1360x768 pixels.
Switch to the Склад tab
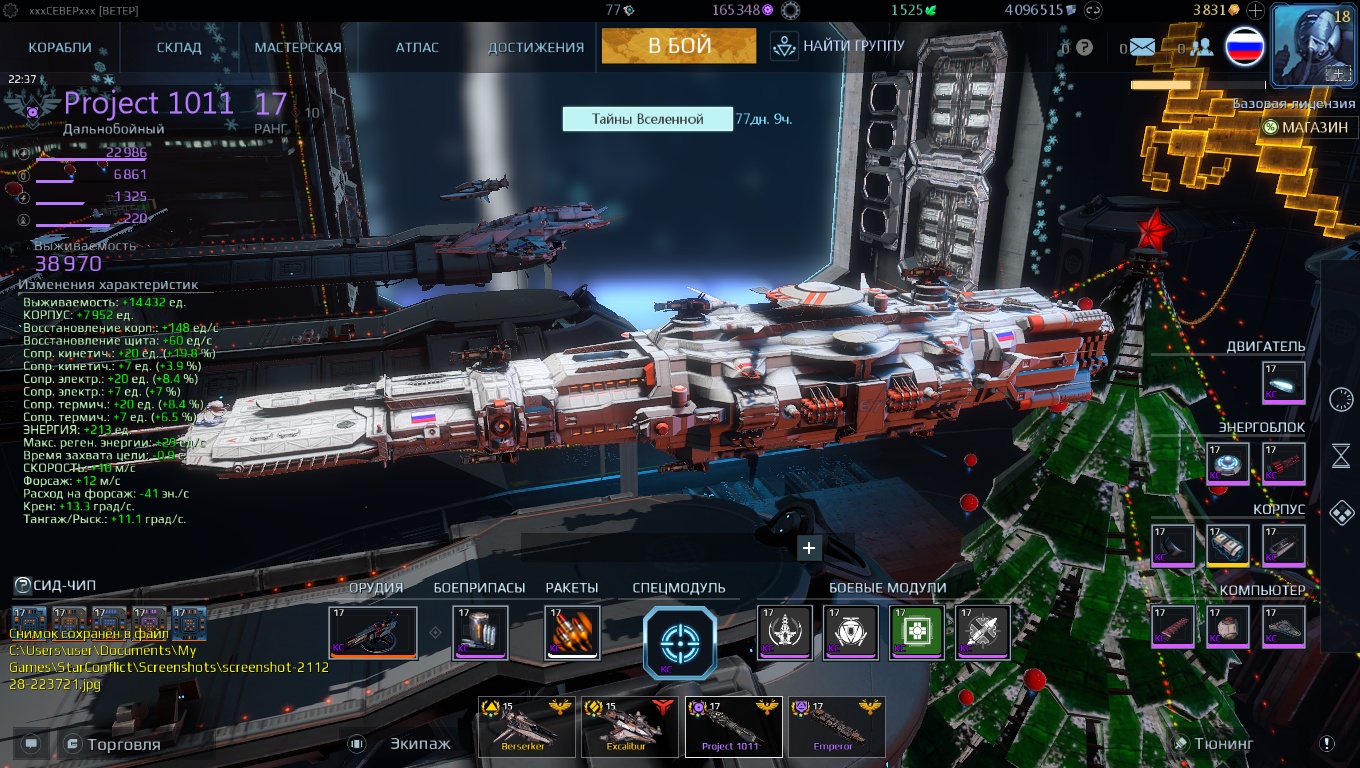click(179, 47)
